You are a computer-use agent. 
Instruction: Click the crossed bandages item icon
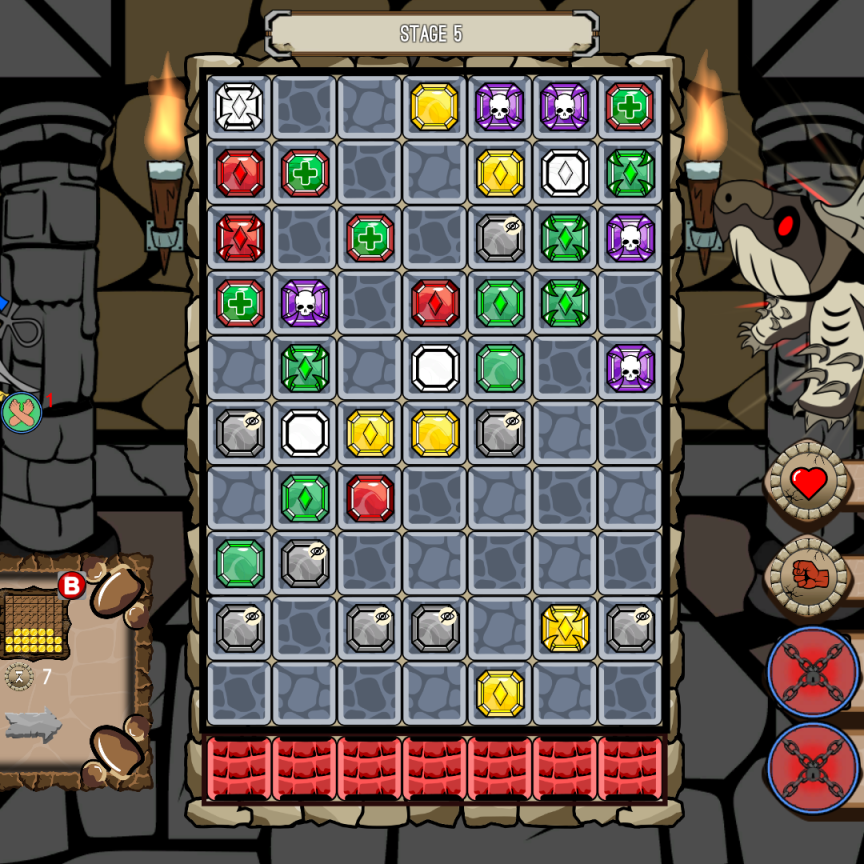point(21,412)
